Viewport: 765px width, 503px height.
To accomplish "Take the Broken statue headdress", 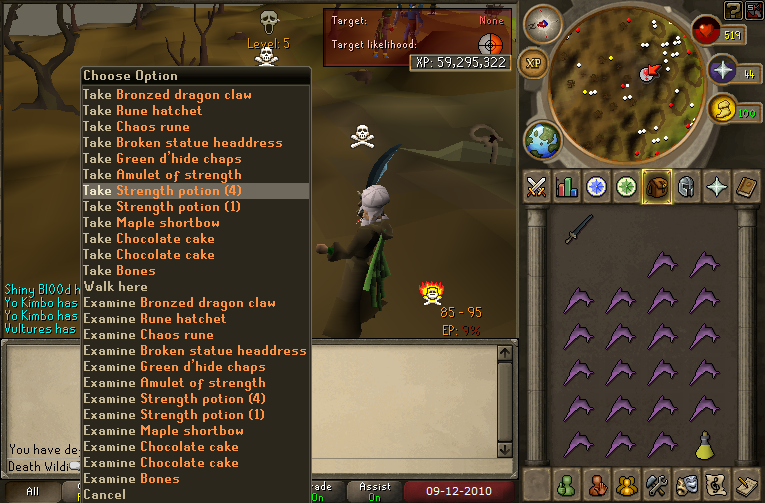I will pos(182,143).
